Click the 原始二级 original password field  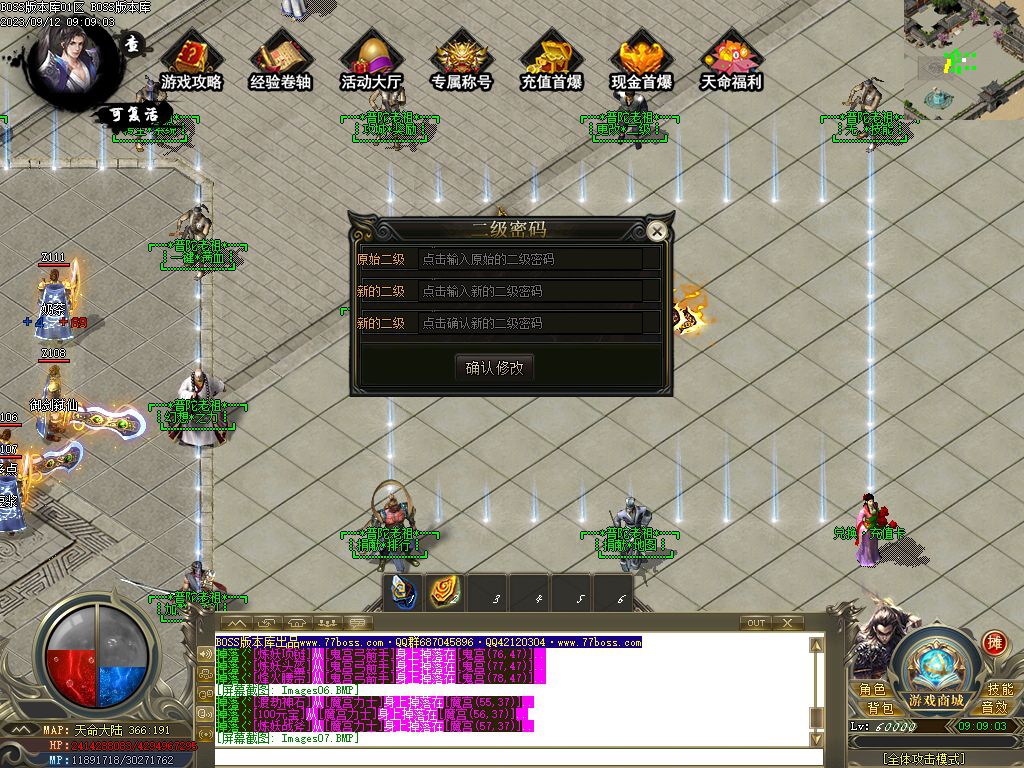[538, 259]
